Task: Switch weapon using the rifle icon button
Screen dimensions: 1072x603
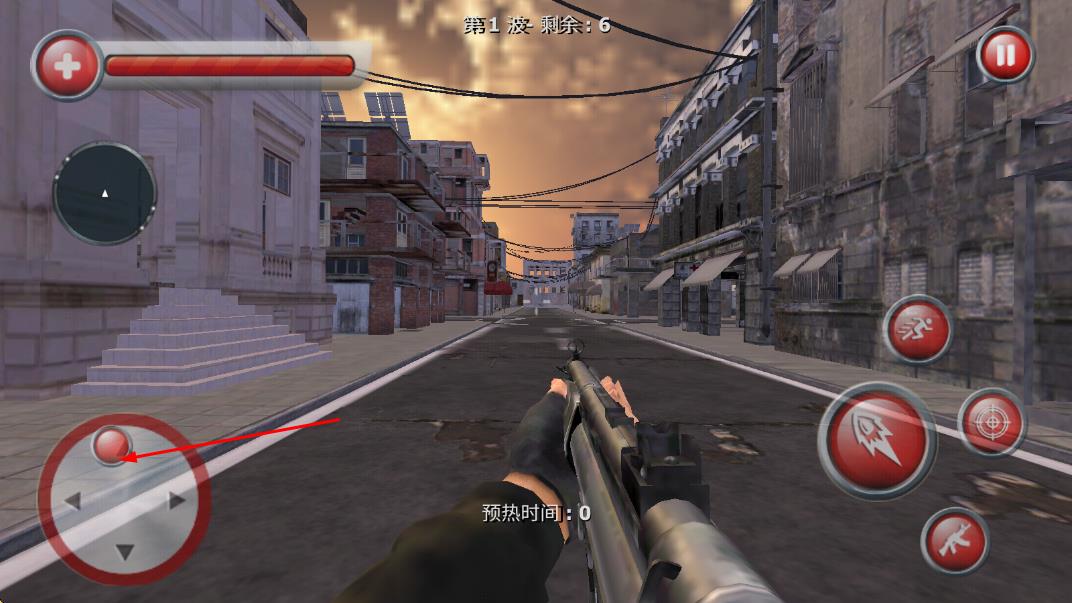Action: click(954, 541)
